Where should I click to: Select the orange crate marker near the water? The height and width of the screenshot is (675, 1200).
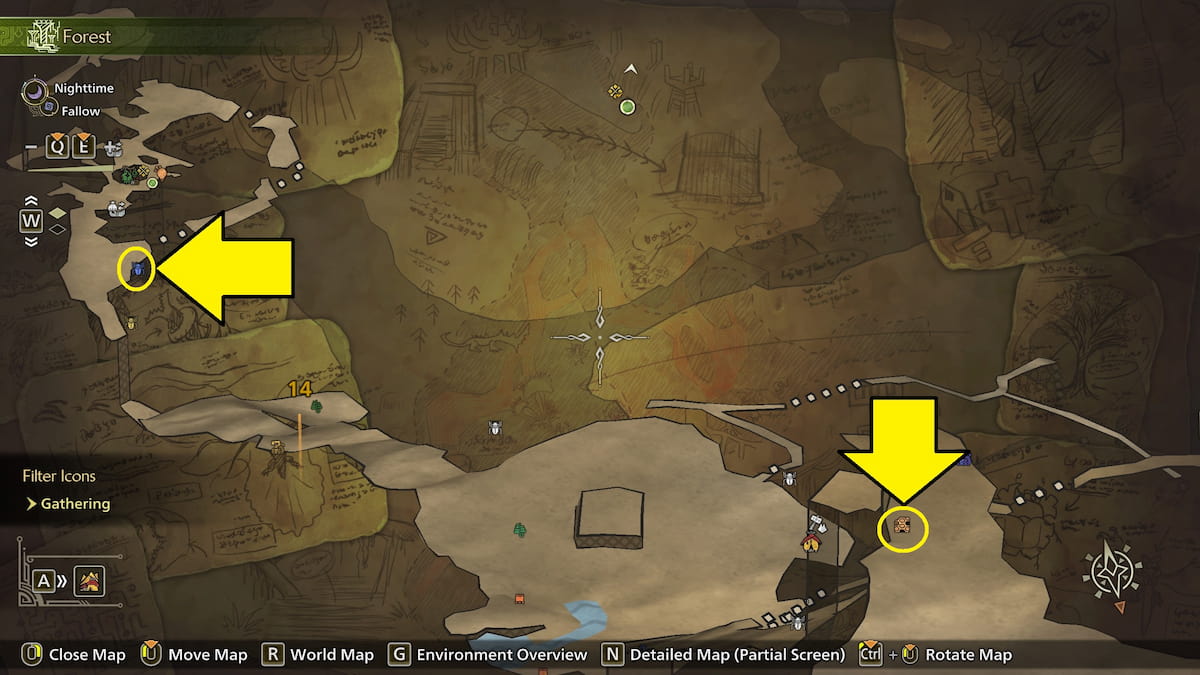[x=519, y=599]
